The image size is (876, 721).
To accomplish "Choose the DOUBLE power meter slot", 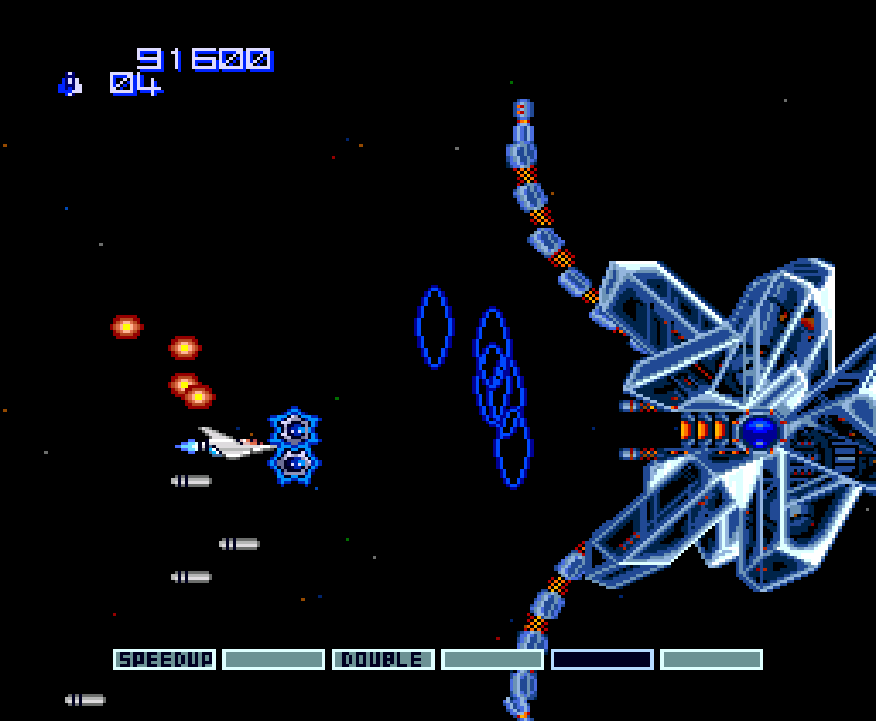I will click(x=383, y=660).
